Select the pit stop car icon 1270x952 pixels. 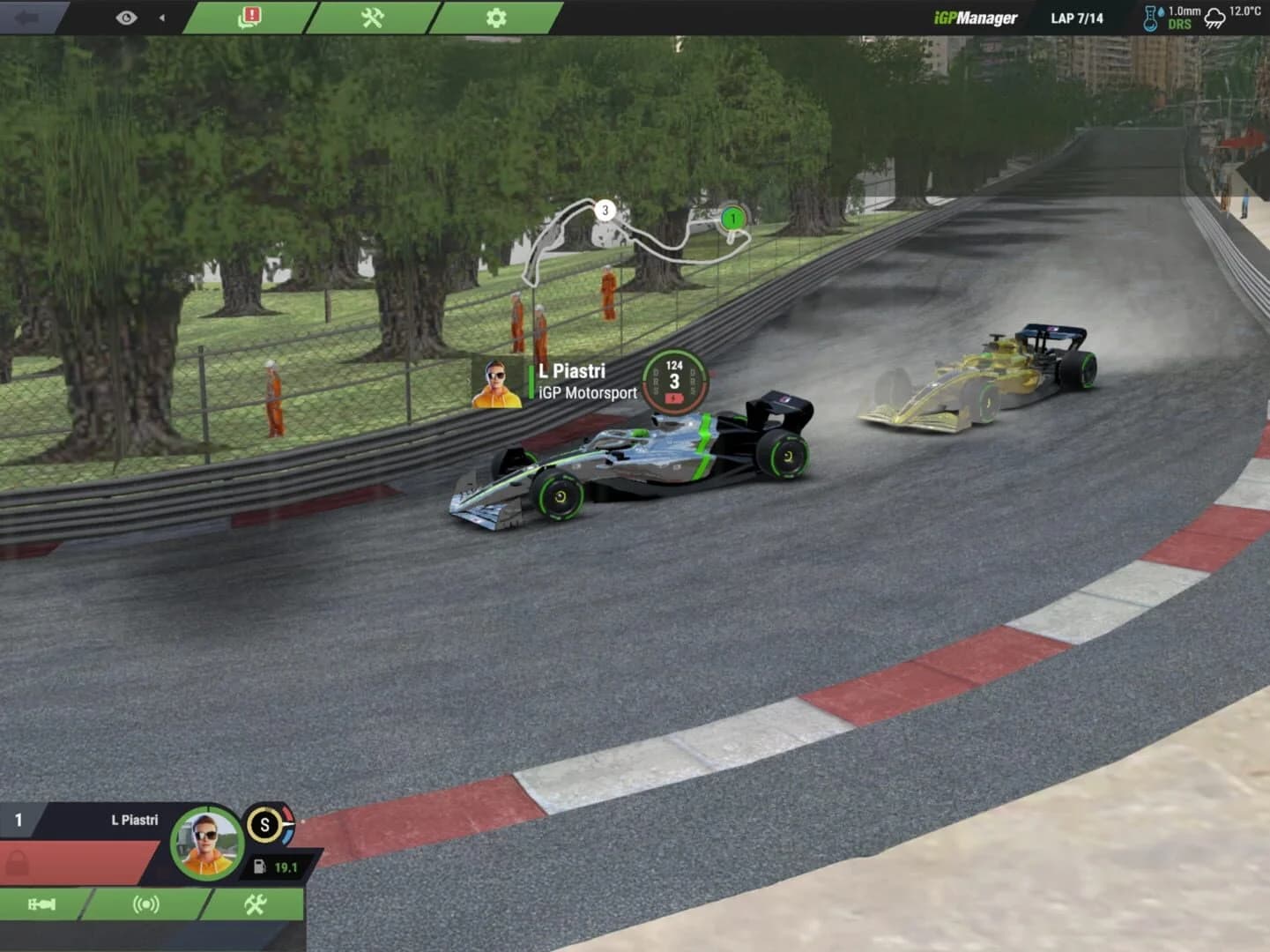(x=42, y=904)
